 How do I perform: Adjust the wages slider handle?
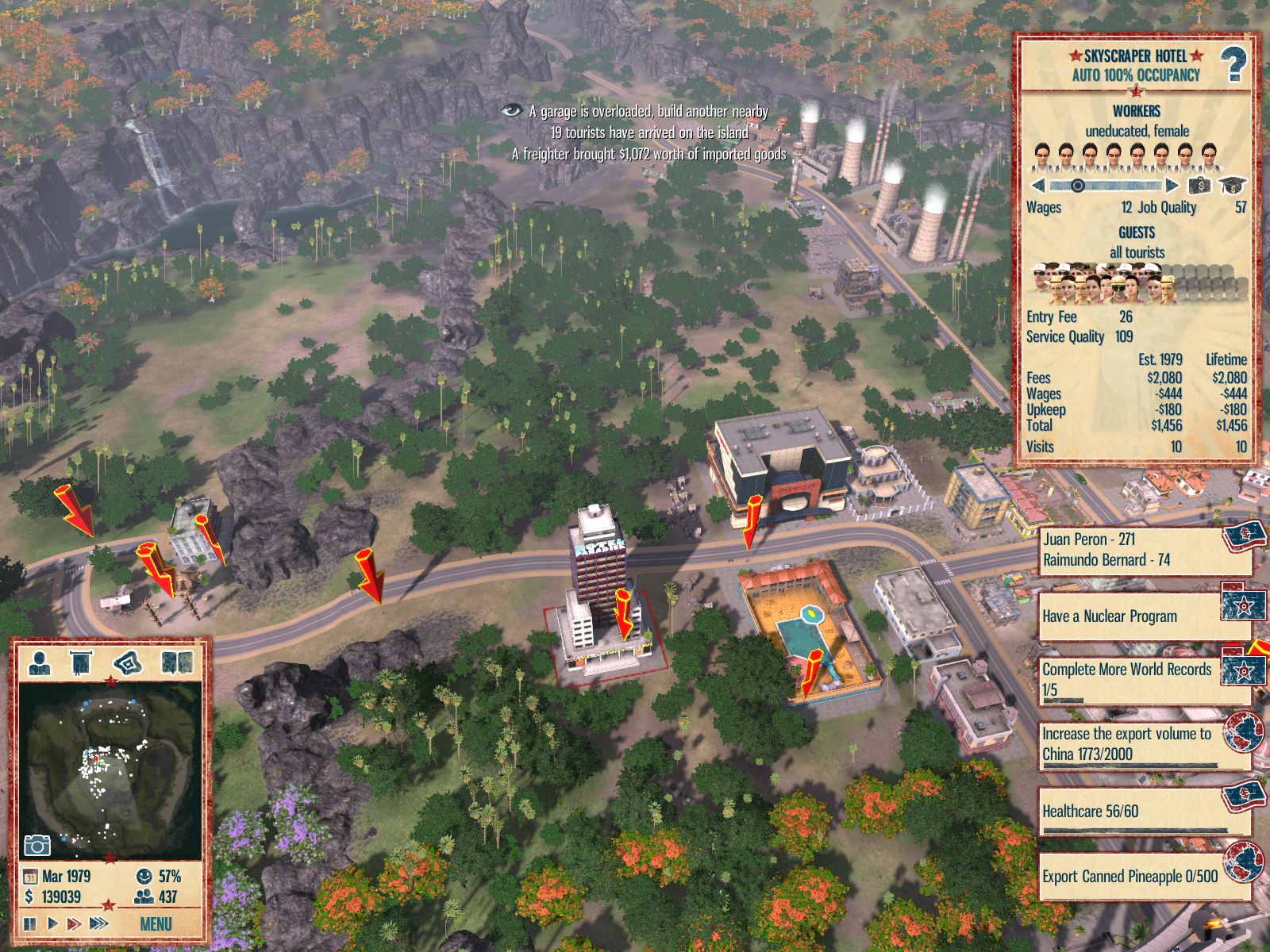(1077, 186)
